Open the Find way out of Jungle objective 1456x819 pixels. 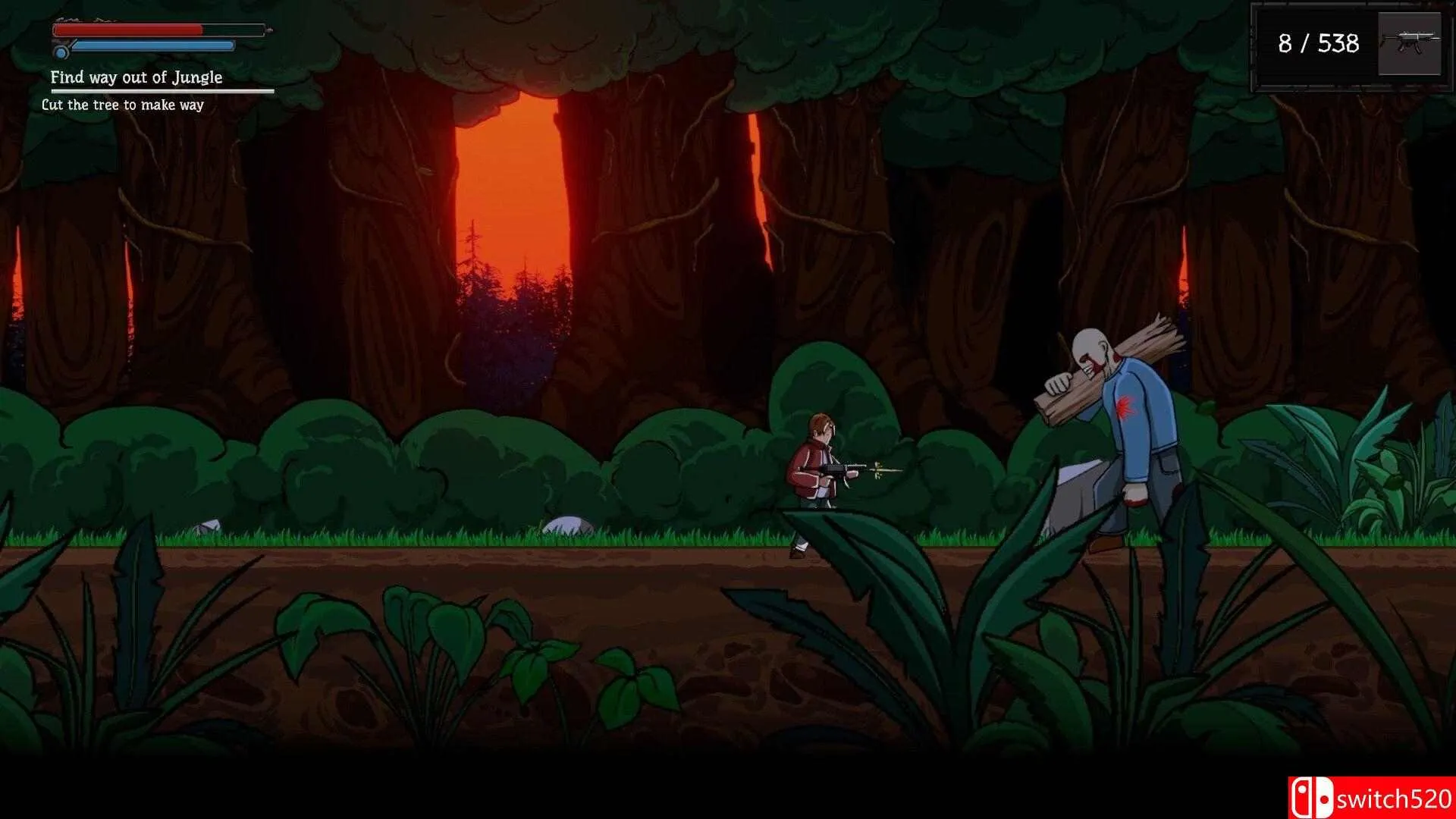[x=136, y=77]
